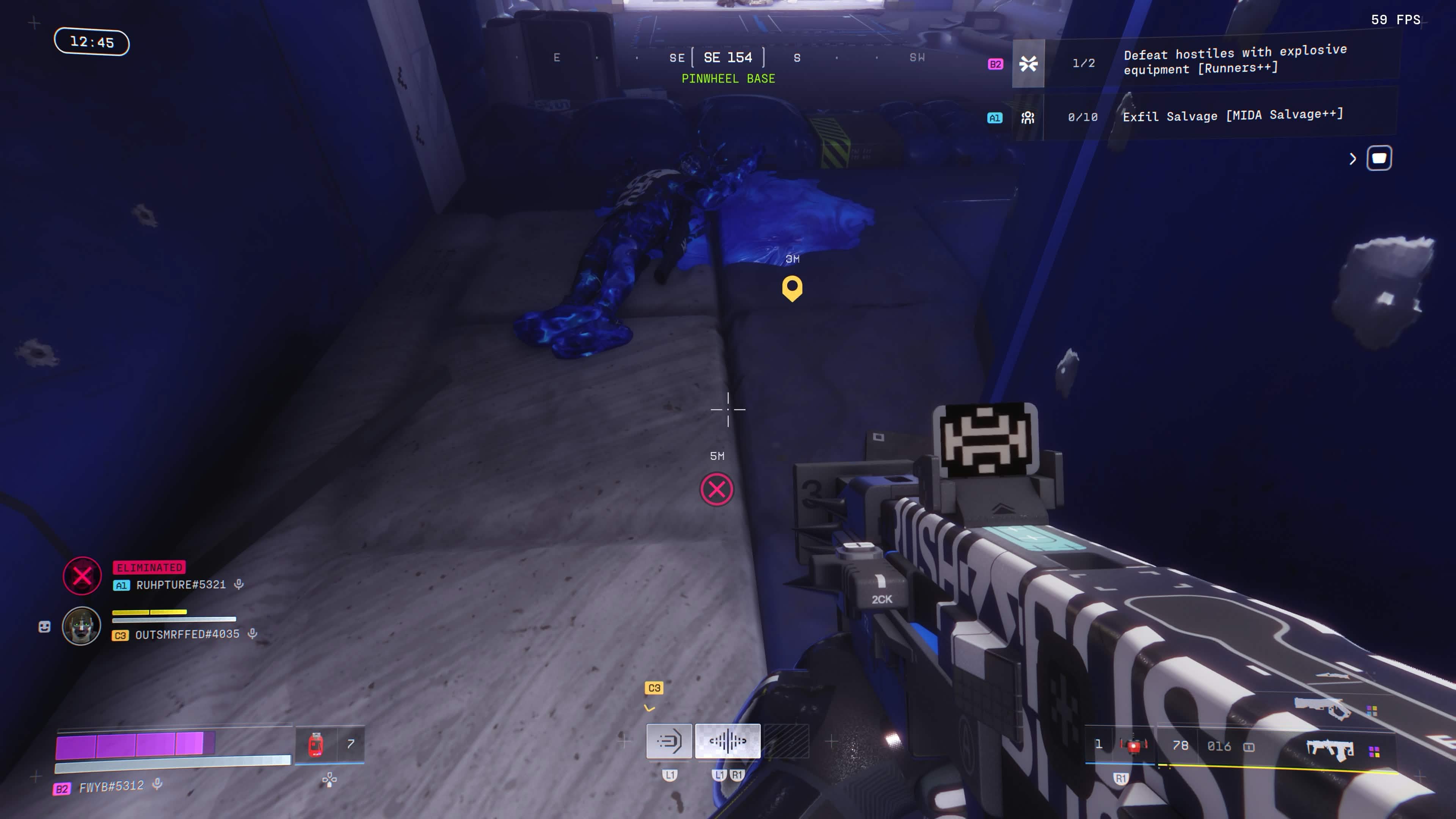Activate the first ability icon

(x=668, y=741)
